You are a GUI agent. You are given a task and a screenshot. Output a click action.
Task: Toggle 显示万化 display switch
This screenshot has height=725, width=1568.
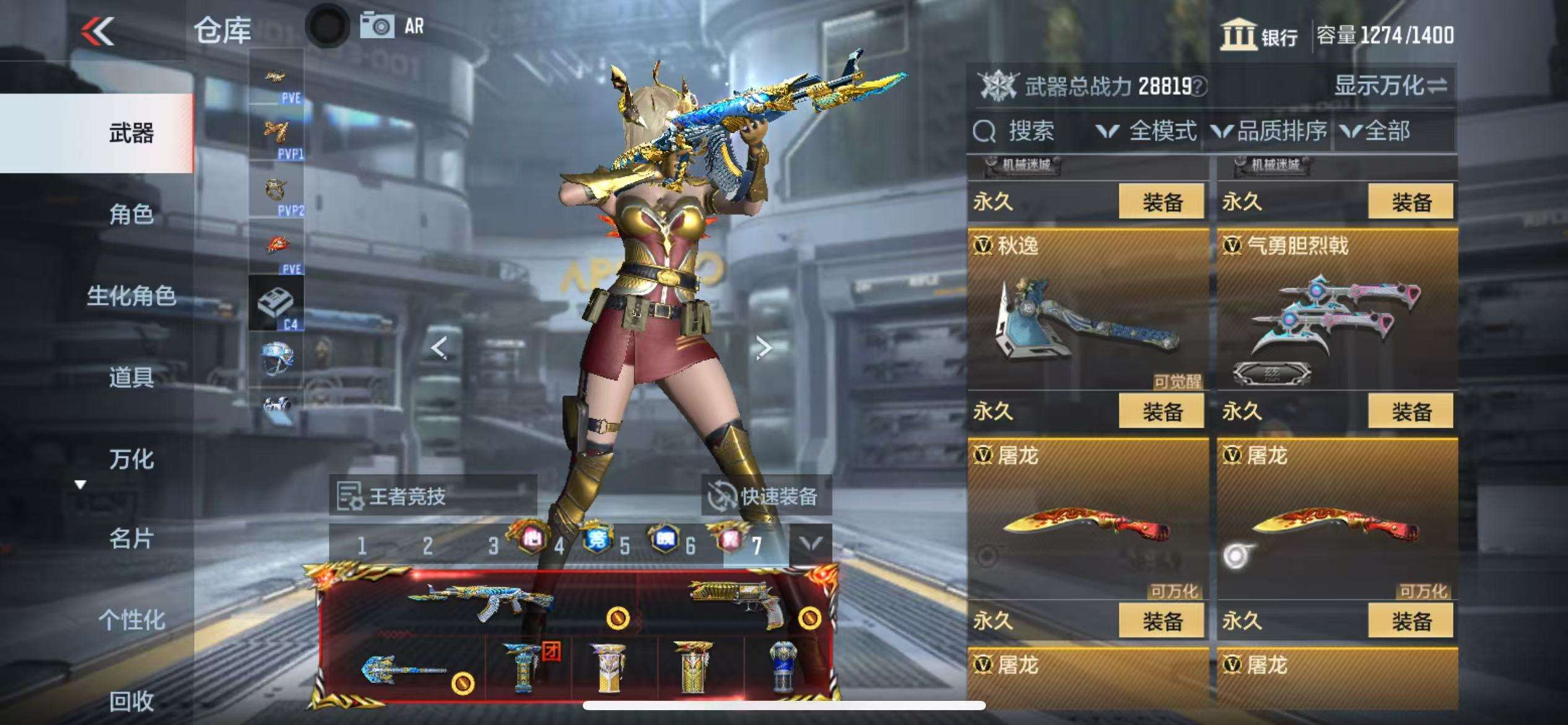(1390, 86)
